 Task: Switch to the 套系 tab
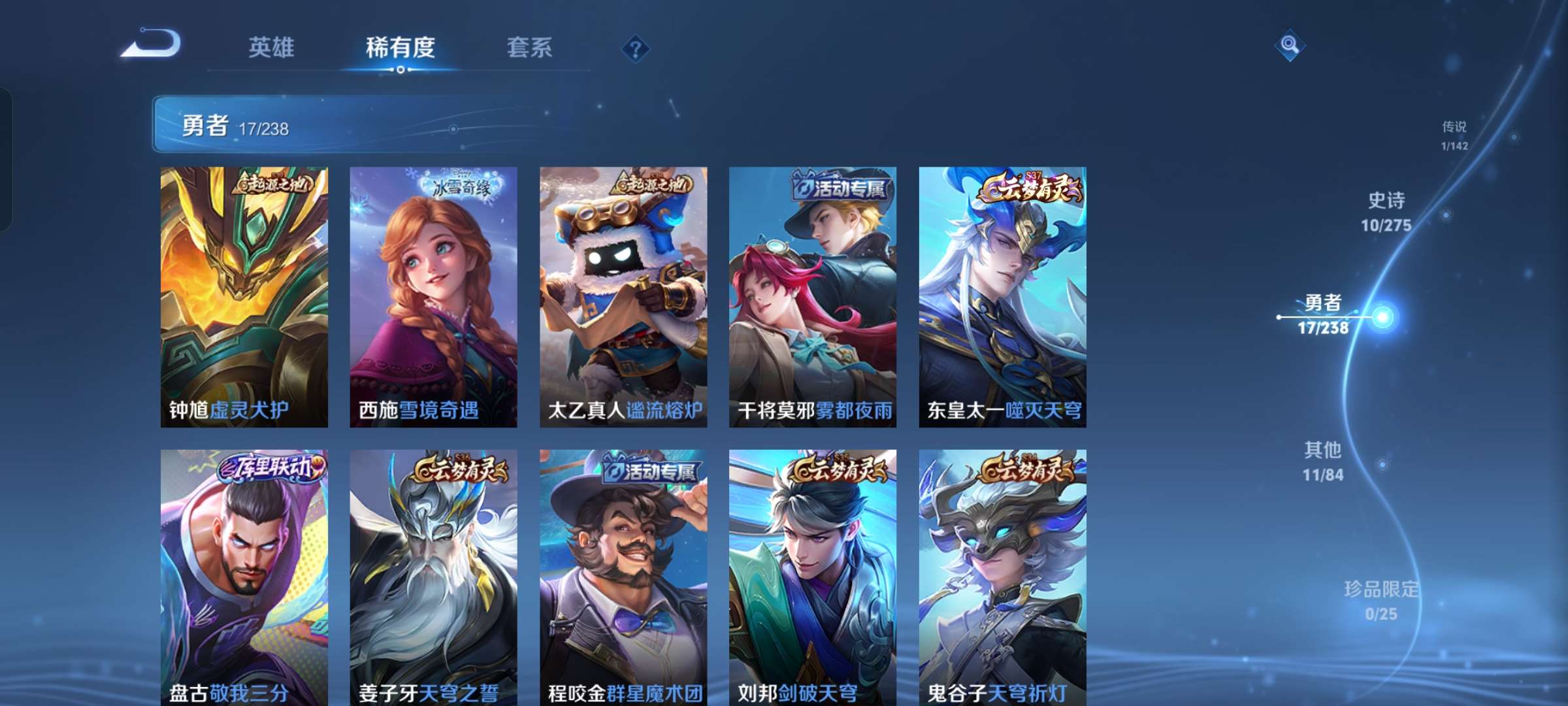530,46
